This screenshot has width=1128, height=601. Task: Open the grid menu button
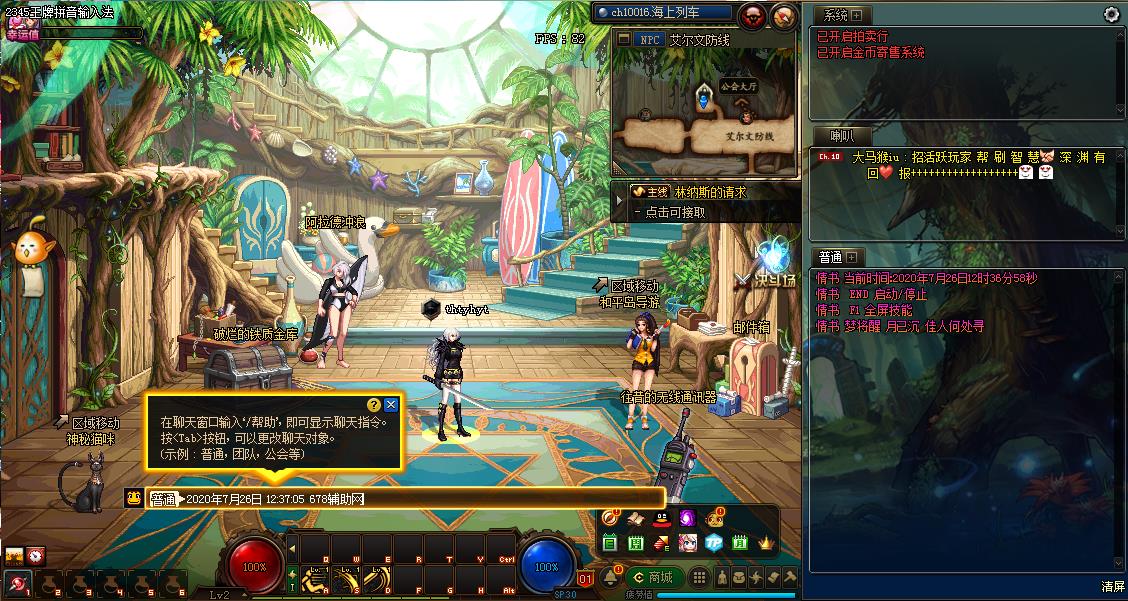click(700, 577)
